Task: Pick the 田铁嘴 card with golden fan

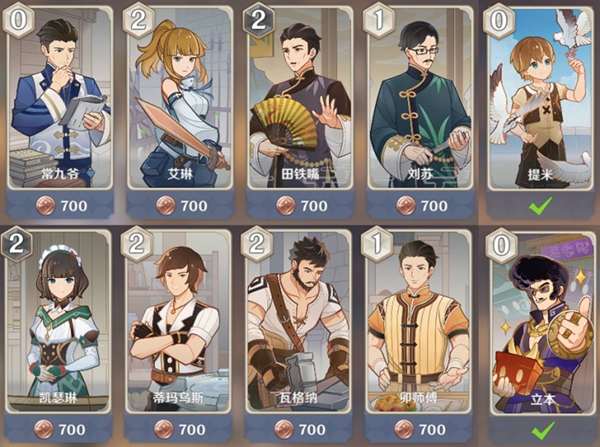Action: pyautogui.click(x=300, y=100)
